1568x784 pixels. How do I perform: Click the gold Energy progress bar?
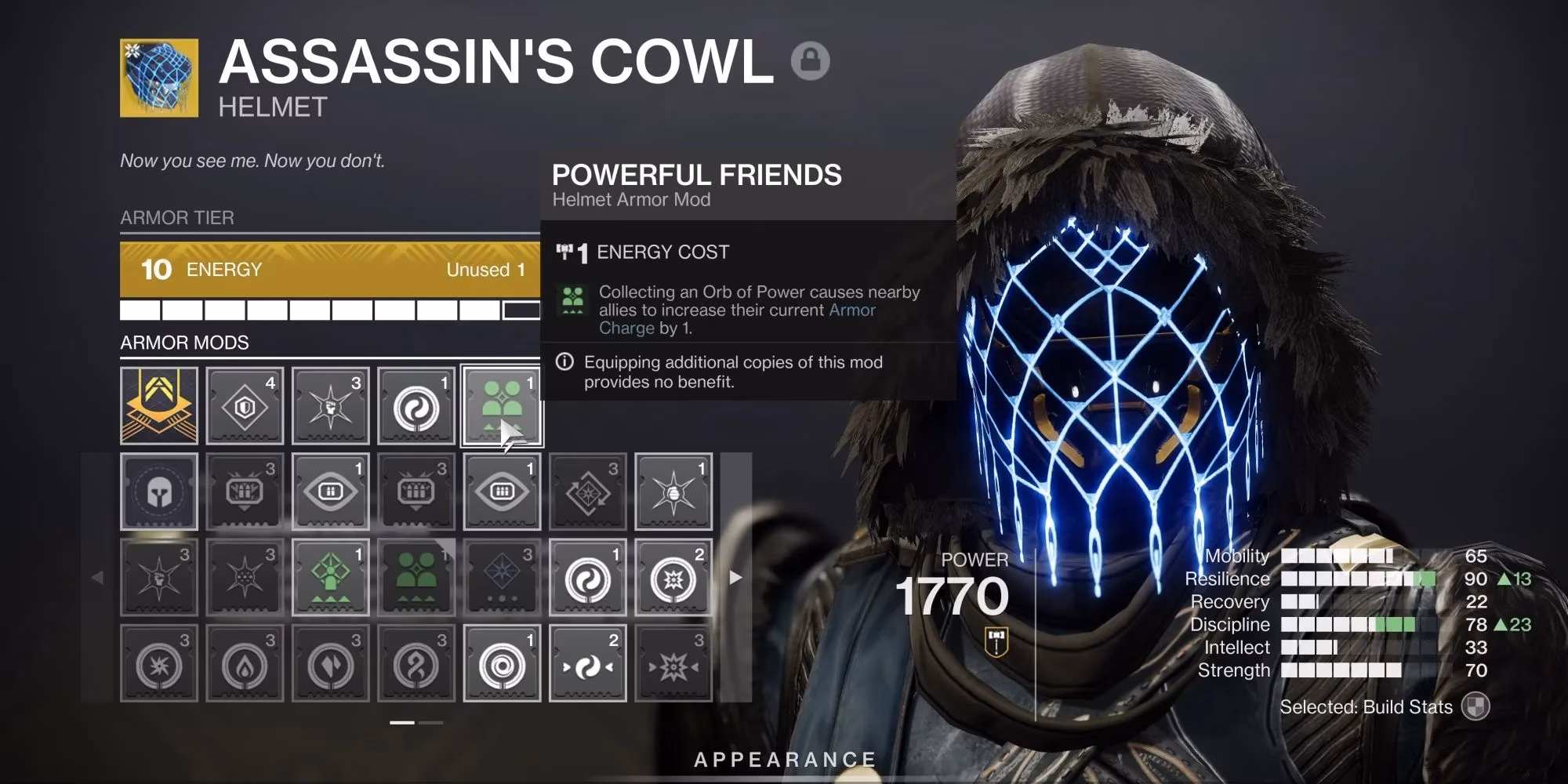tap(329, 270)
